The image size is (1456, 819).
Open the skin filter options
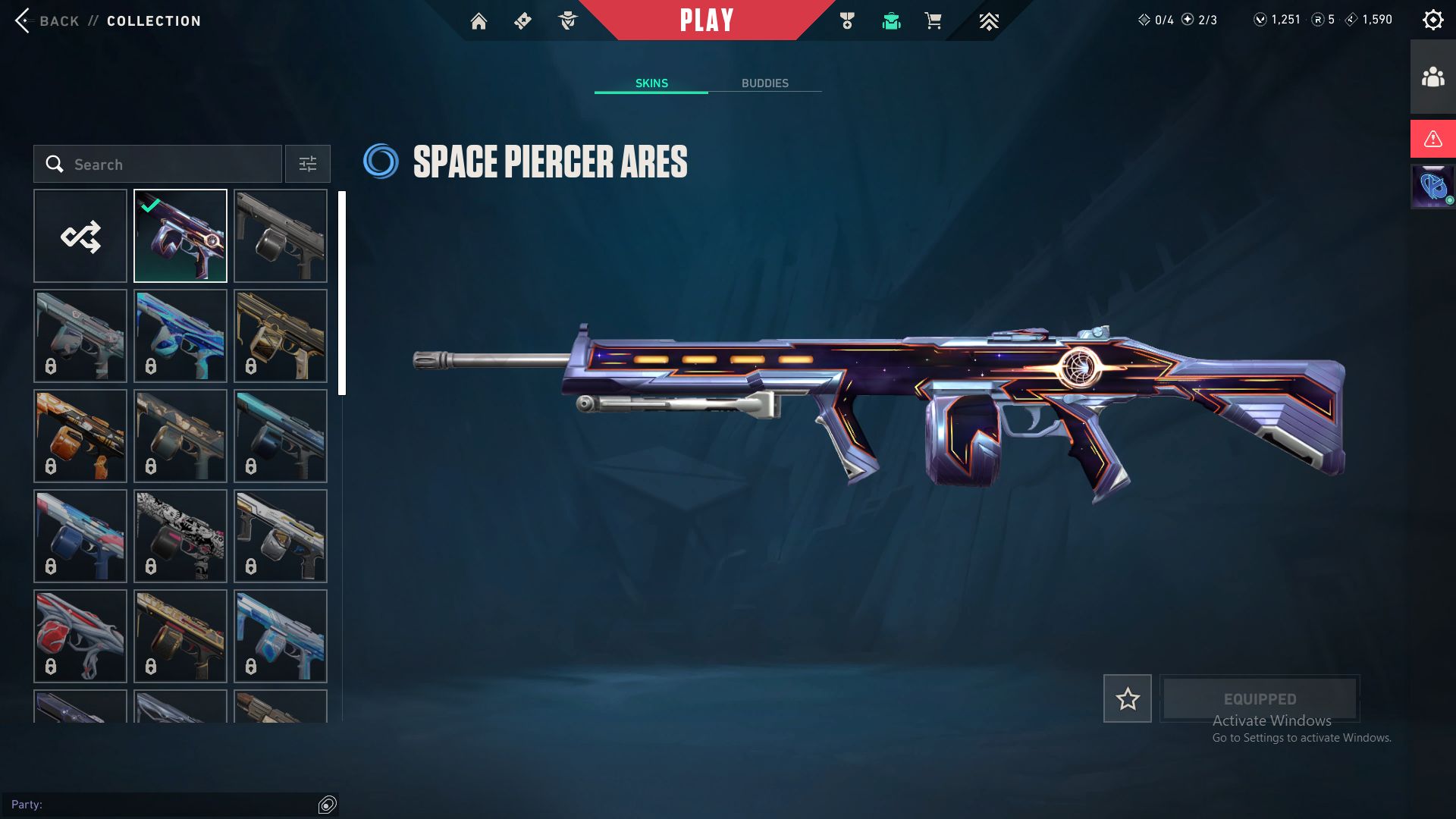click(x=307, y=164)
